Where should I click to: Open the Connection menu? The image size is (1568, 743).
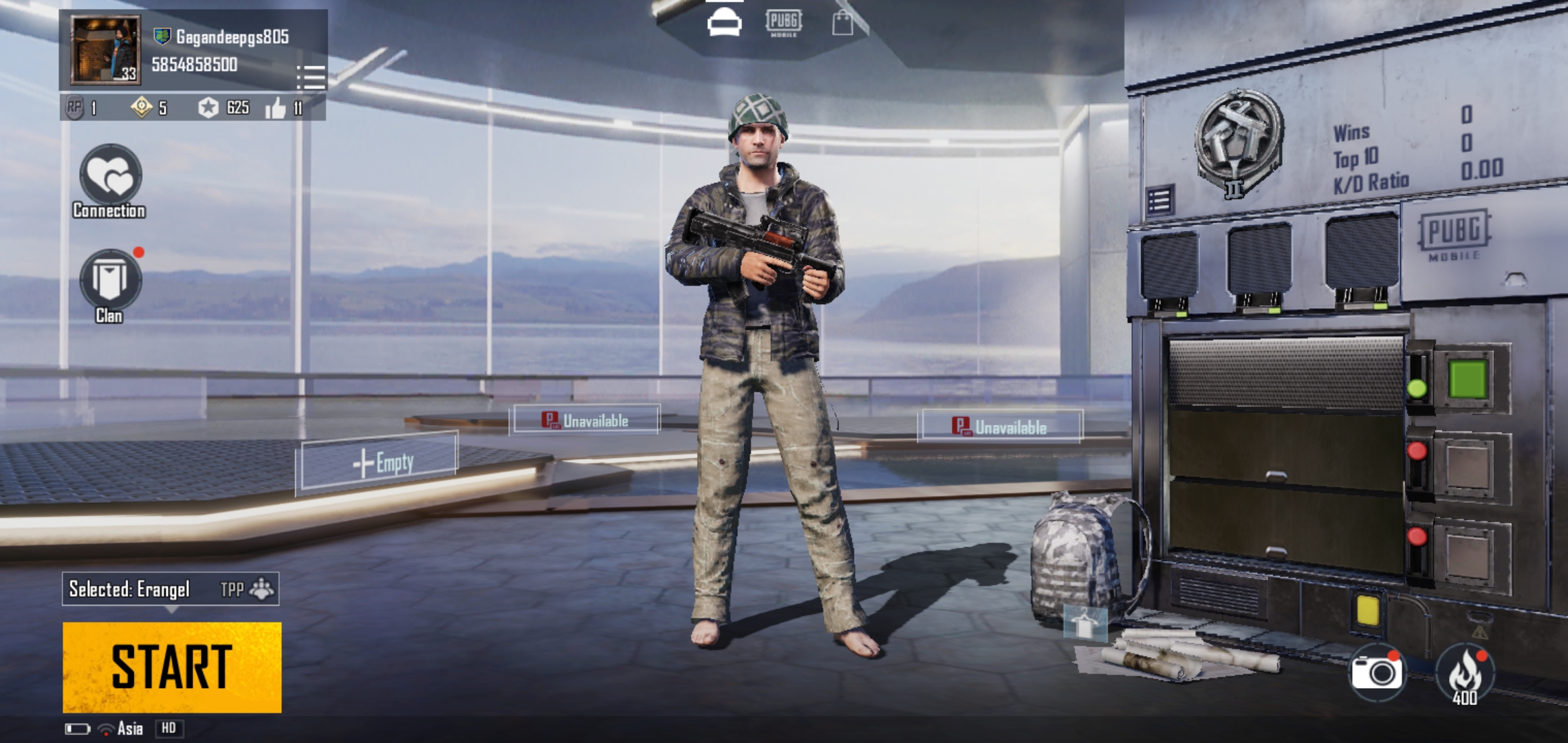coord(110,176)
